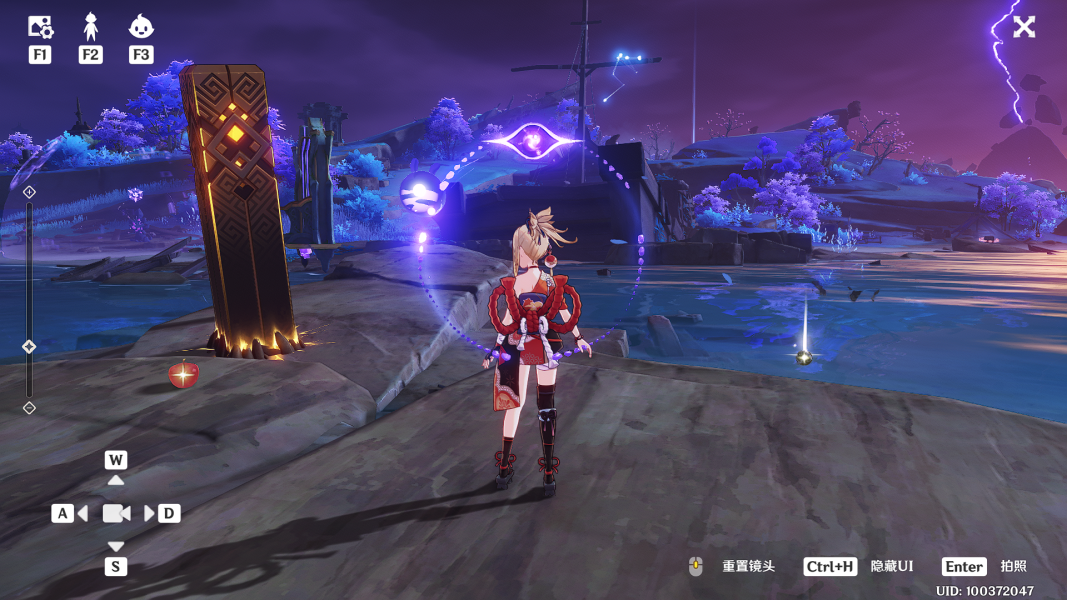Take a photo with the 拍照 button
This screenshot has height=600, width=1067.
point(1013,567)
